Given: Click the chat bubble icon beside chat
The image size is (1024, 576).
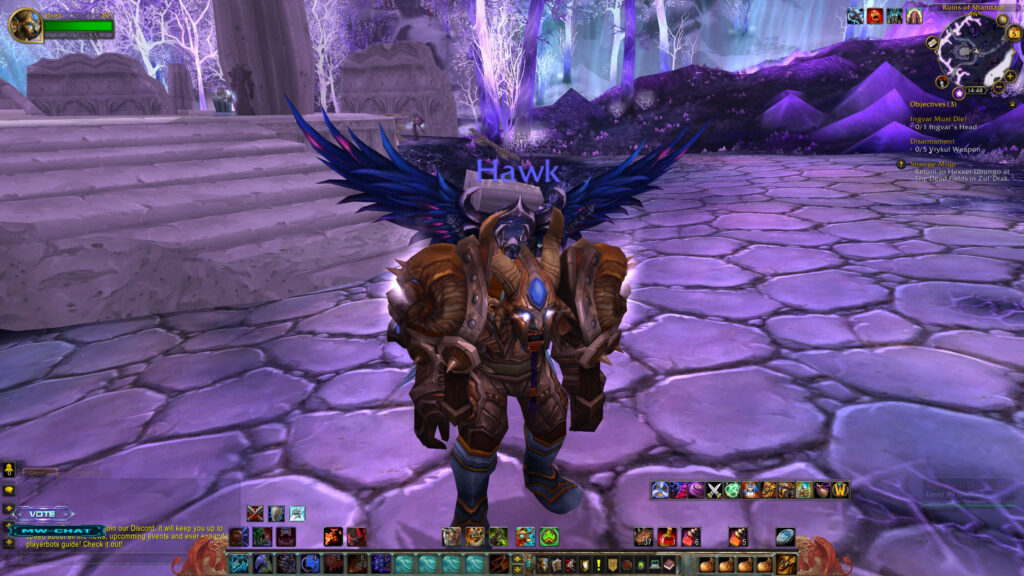Looking at the screenshot, I should [x=9, y=489].
